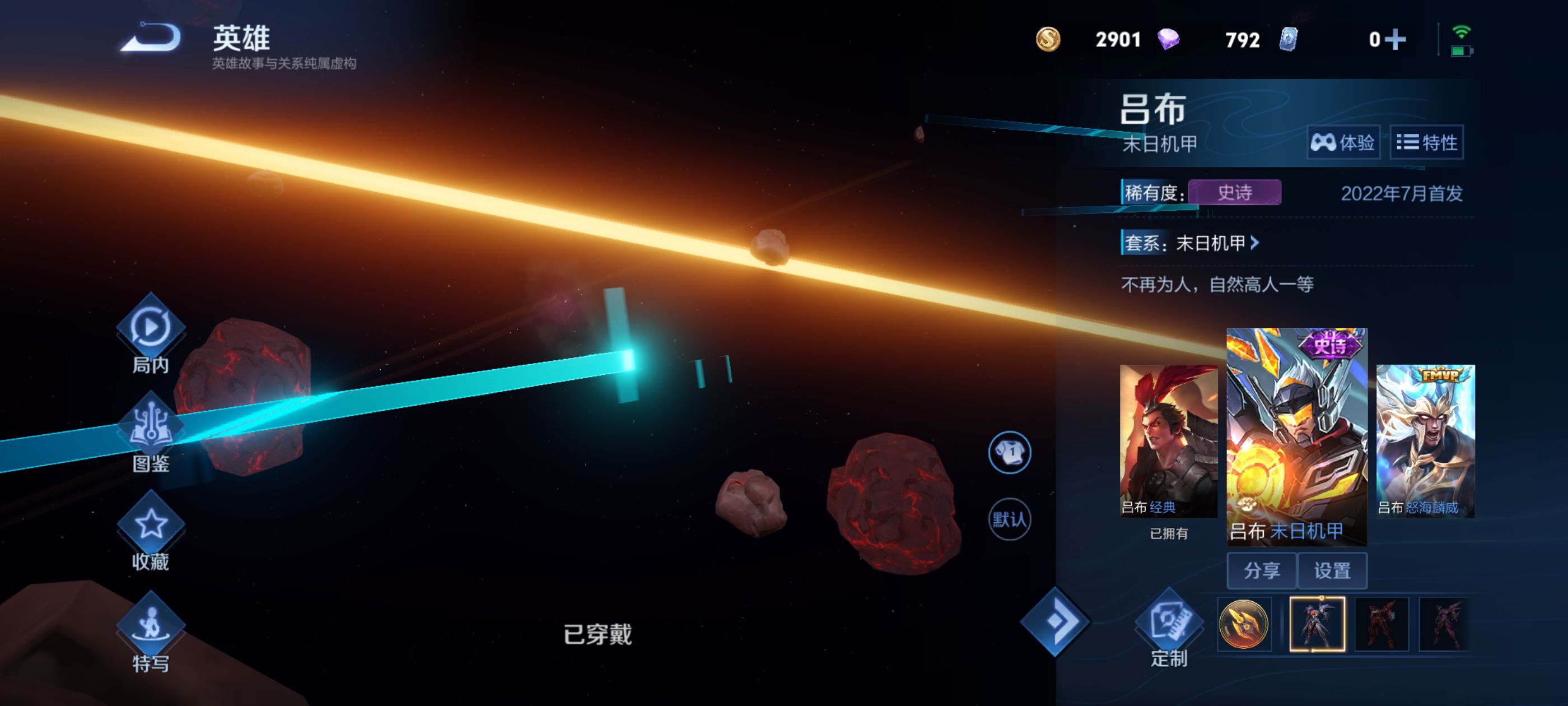Choose the 吕布 末日机甲 skin card
The width and height of the screenshot is (1568, 706).
point(1296,435)
